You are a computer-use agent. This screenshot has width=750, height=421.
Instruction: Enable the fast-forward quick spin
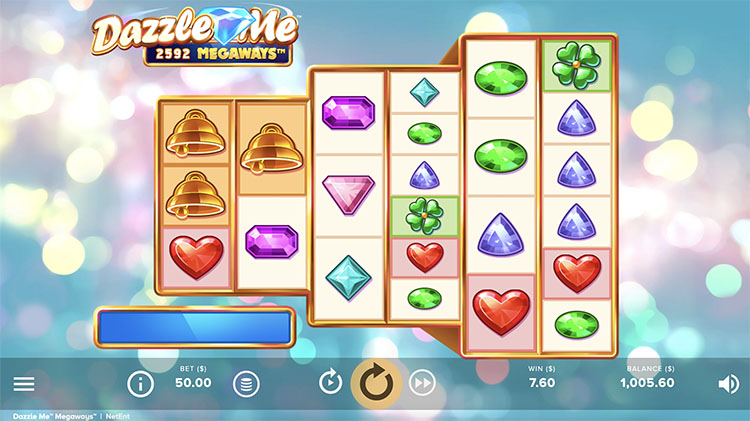pos(423,382)
